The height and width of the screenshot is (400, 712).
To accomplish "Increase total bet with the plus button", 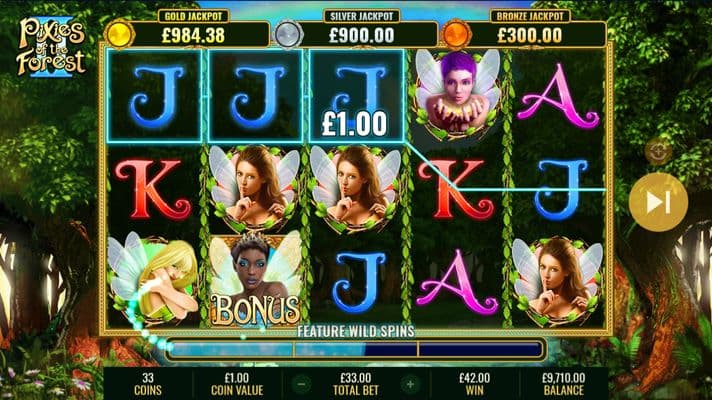I will tap(409, 383).
